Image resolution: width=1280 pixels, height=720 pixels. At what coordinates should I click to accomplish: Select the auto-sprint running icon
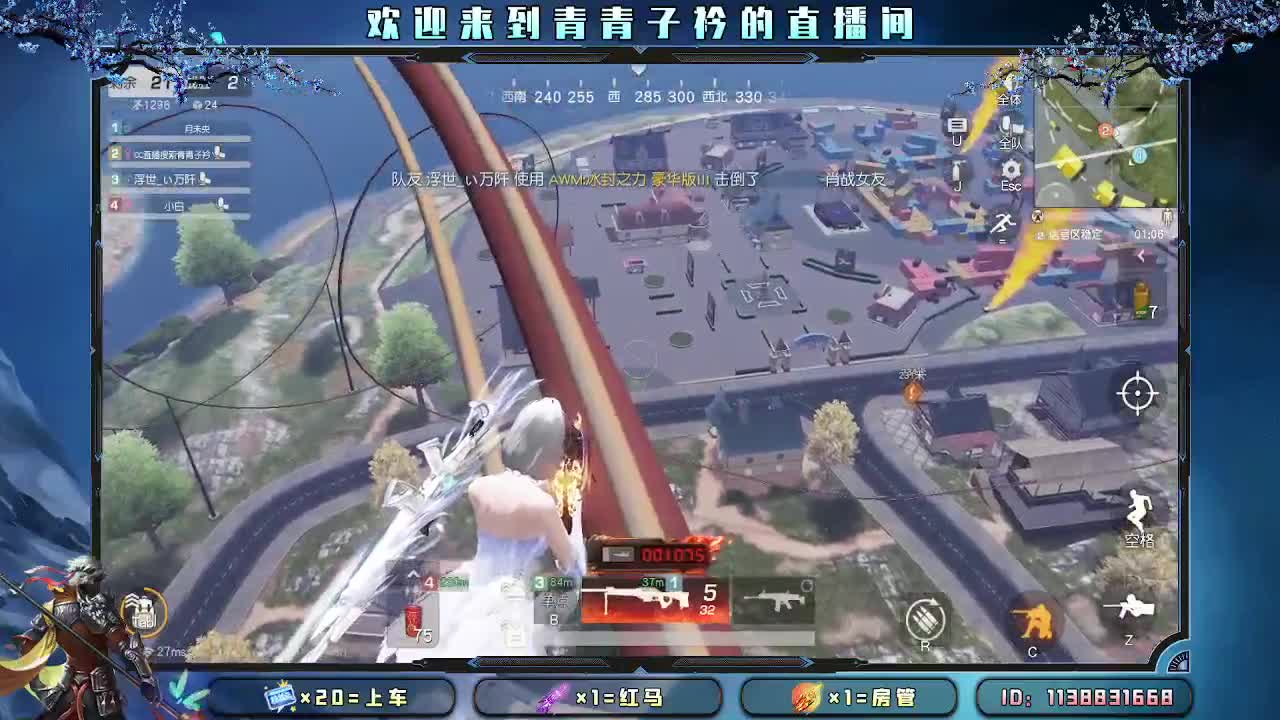(1004, 224)
